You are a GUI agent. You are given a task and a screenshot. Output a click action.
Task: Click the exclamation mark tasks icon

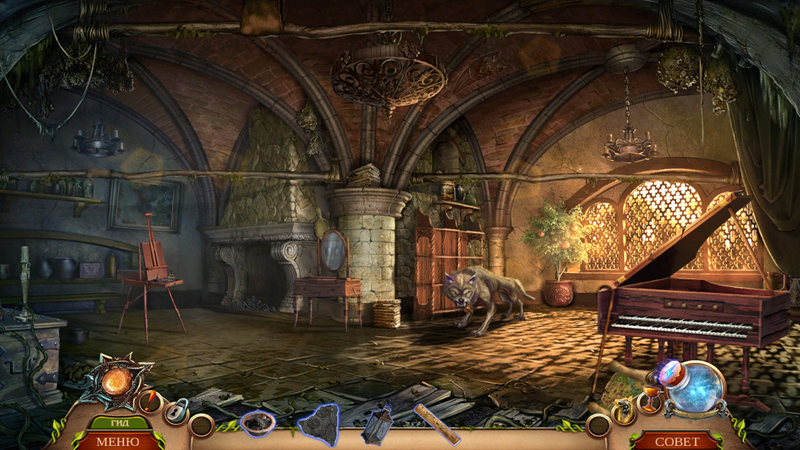pos(150,402)
